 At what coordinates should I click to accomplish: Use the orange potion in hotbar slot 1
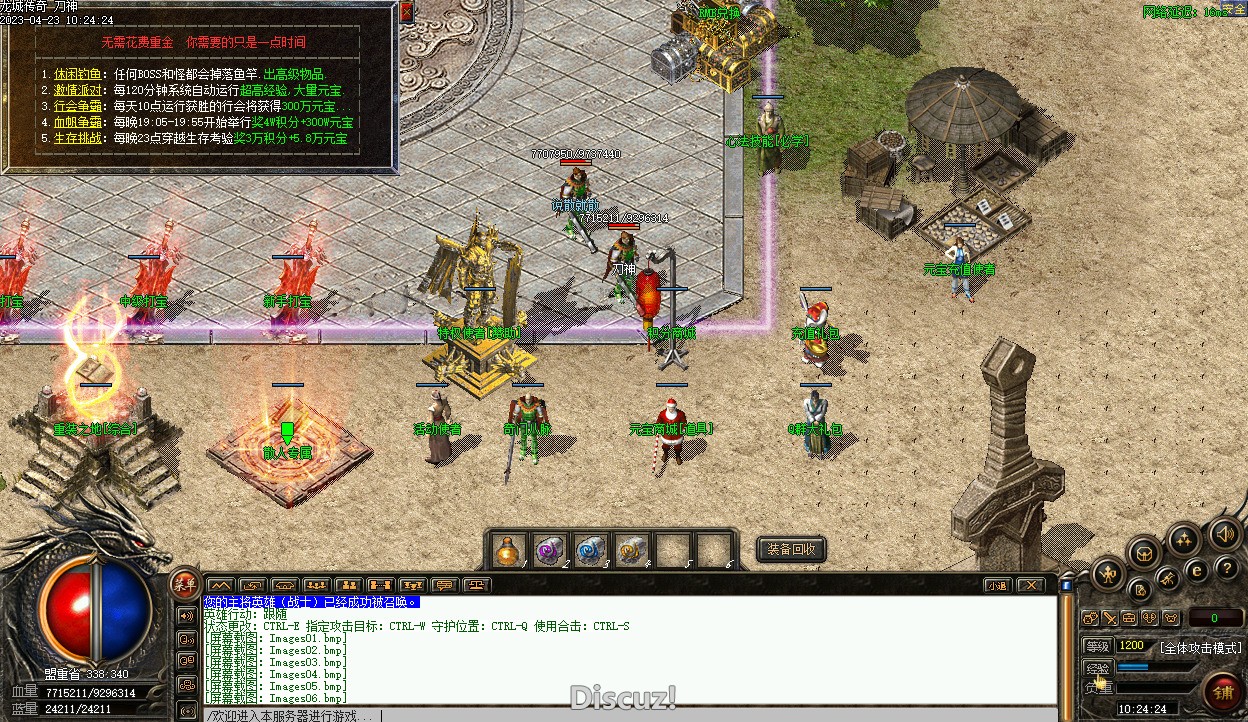point(509,550)
